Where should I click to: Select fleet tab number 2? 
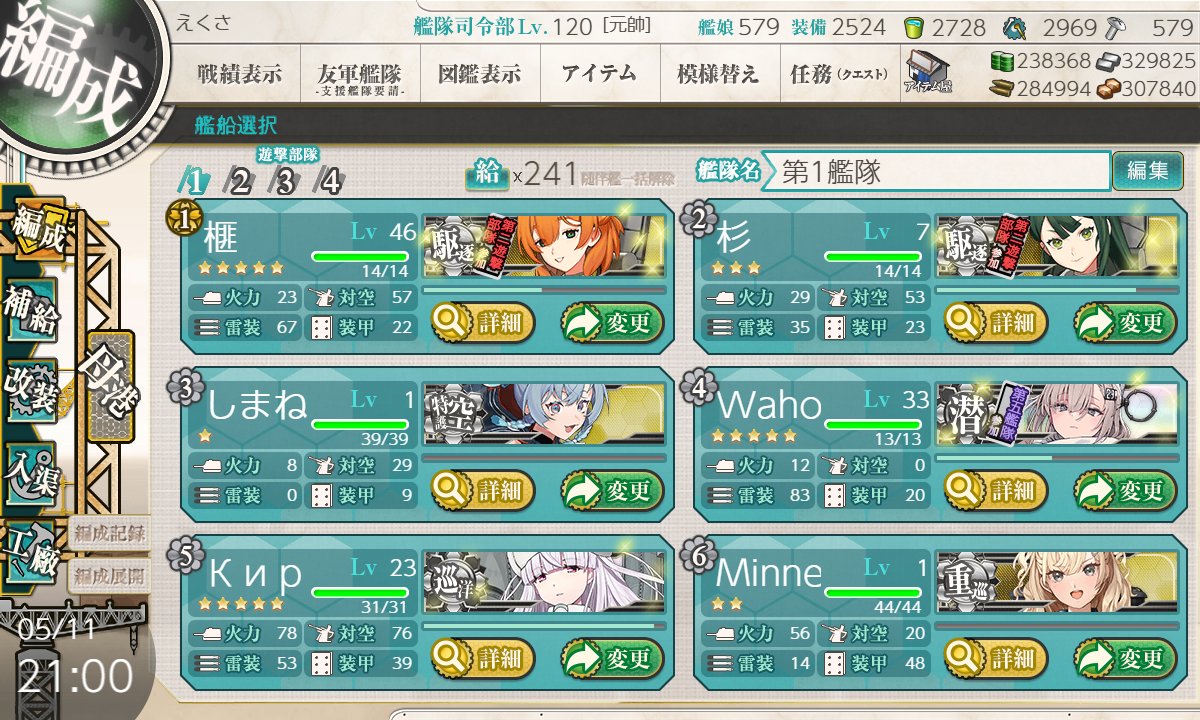(240, 181)
